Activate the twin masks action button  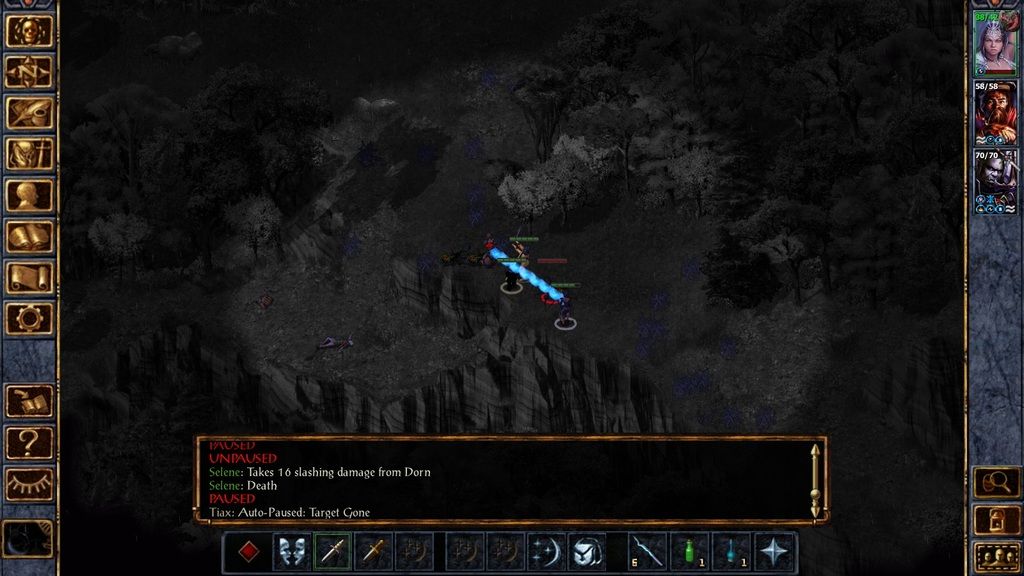click(x=292, y=551)
